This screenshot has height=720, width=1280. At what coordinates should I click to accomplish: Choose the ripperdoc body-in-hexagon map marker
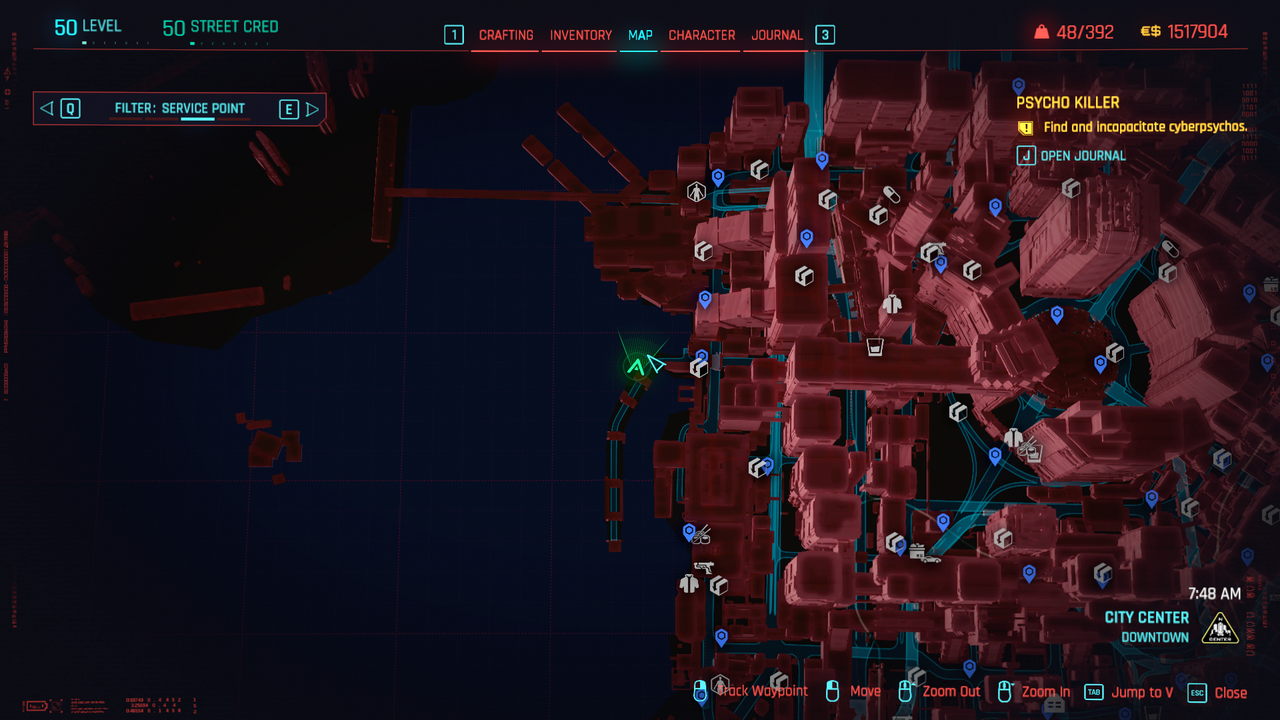click(x=697, y=191)
